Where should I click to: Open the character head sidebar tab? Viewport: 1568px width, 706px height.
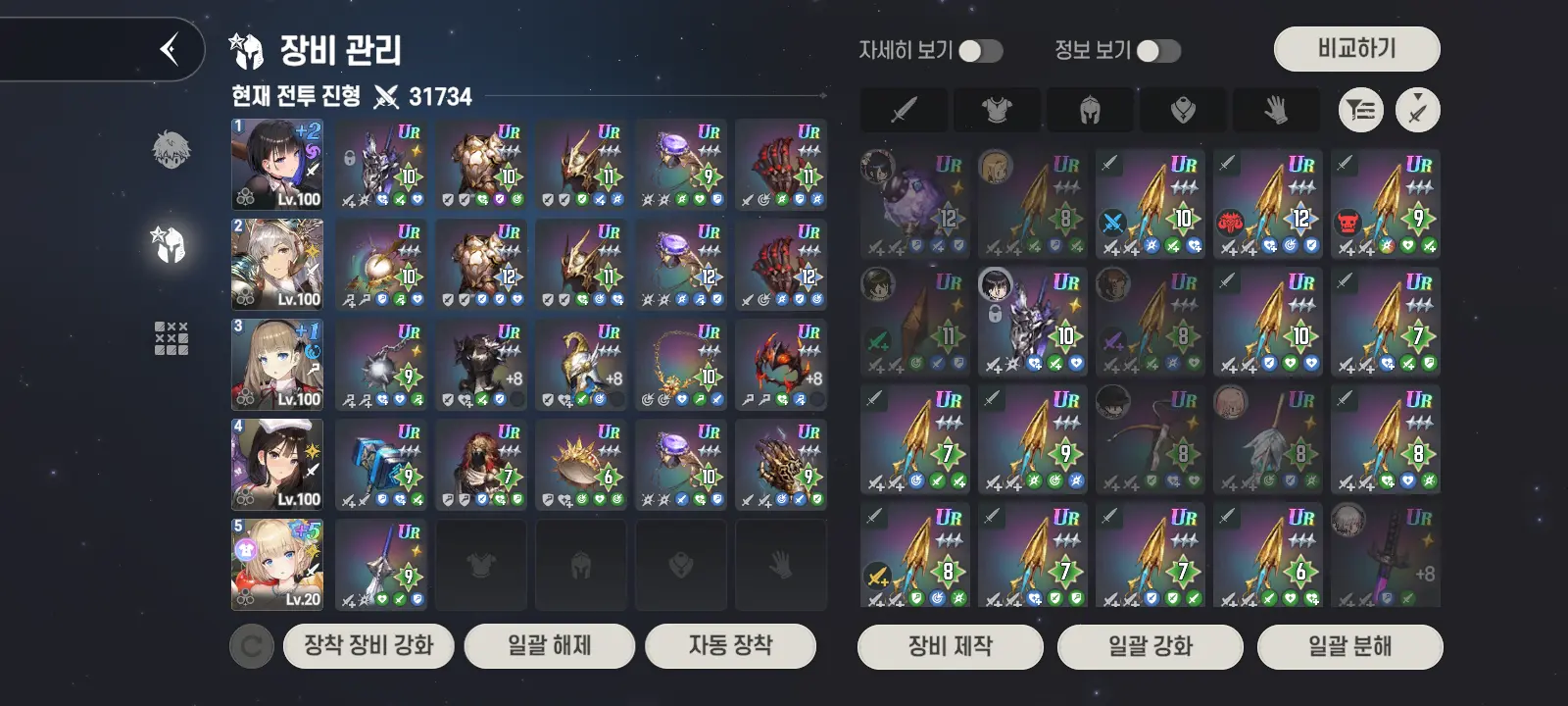(171, 149)
